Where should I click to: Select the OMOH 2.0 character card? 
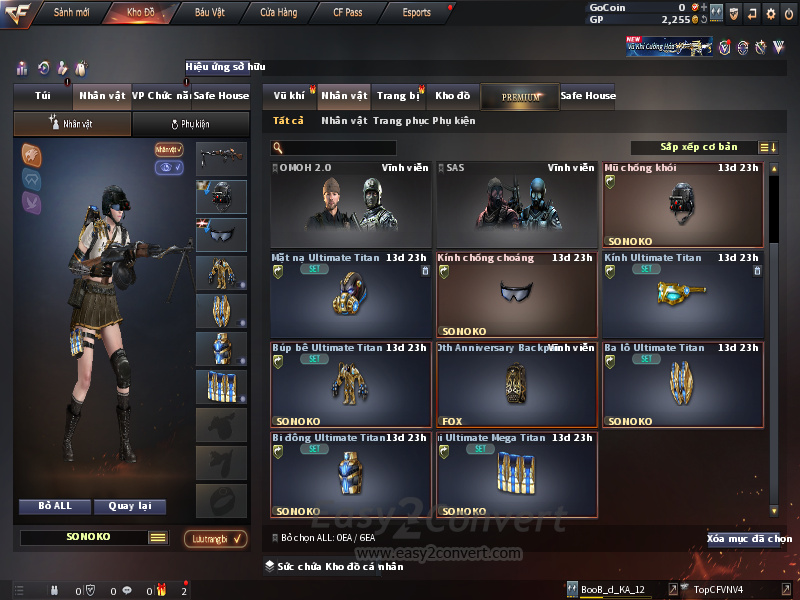[x=351, y=206]
